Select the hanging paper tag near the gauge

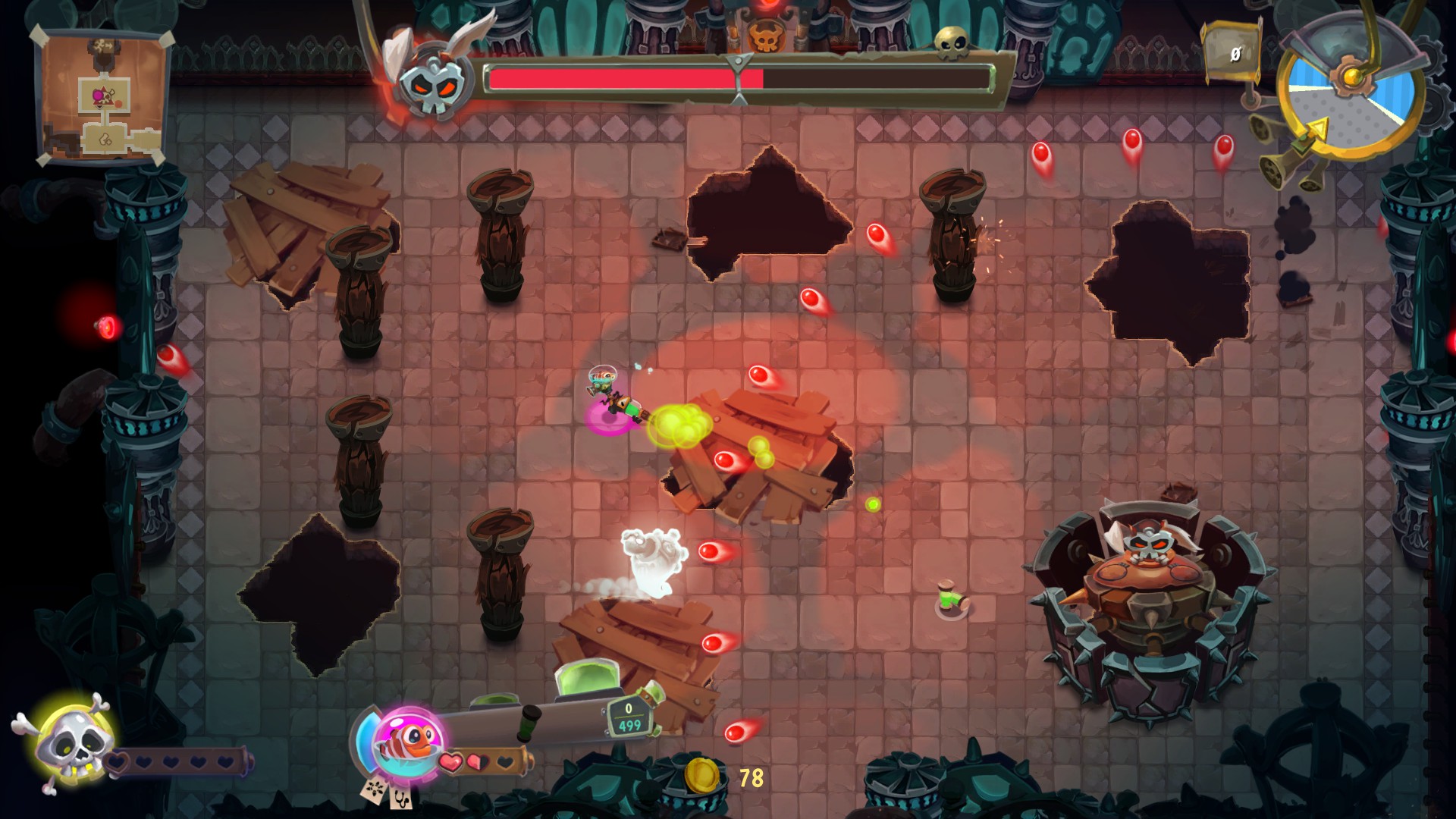tap(1233, 53)
